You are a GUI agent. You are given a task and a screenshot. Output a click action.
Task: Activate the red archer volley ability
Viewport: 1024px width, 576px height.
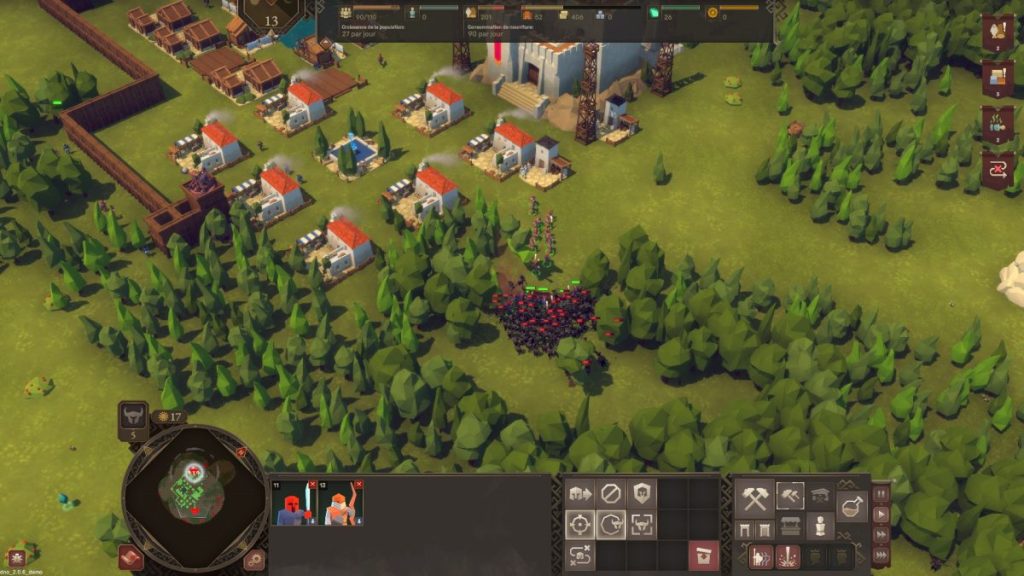760,557
